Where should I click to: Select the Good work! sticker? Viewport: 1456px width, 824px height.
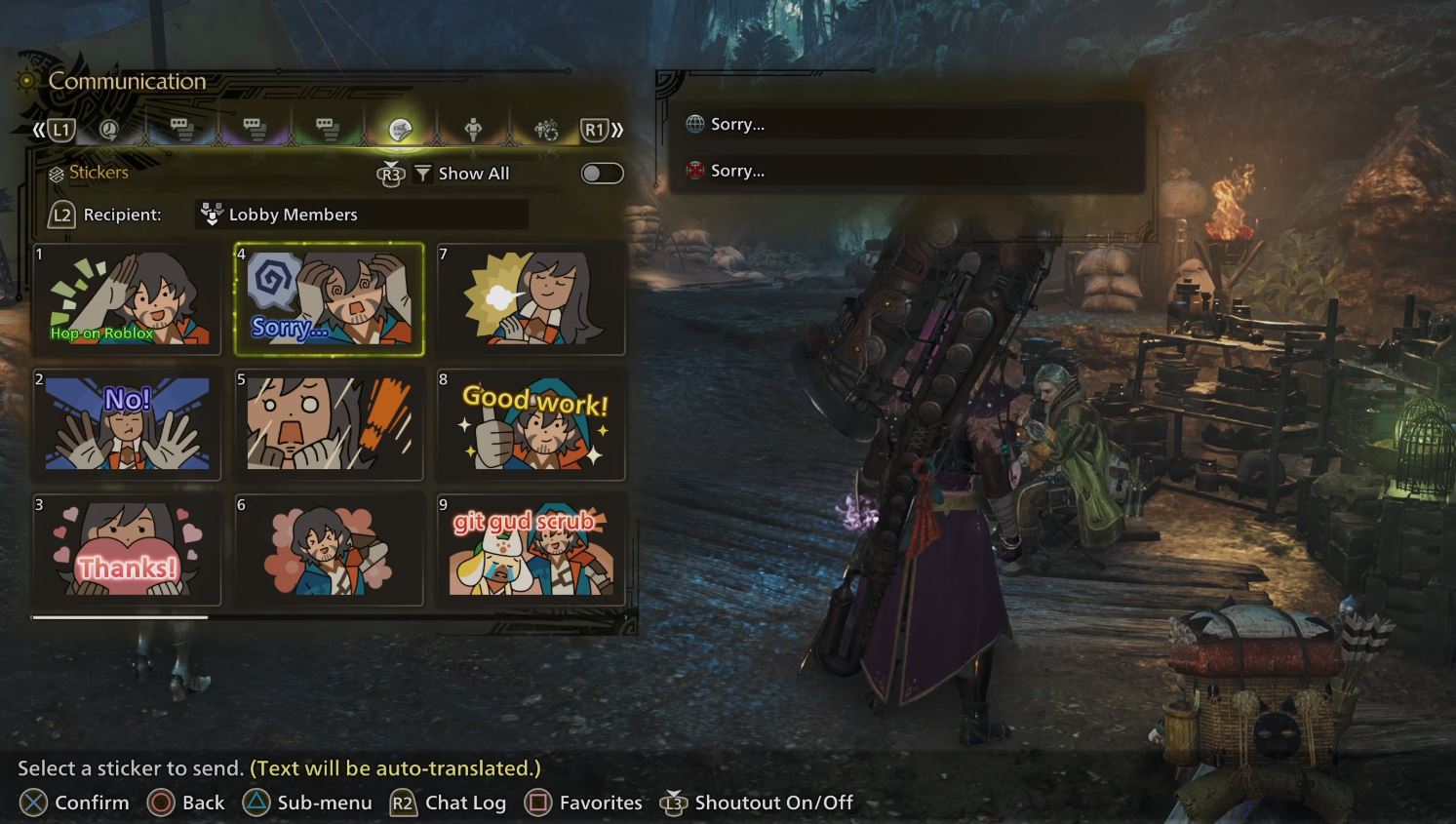[x=531, y=424]
